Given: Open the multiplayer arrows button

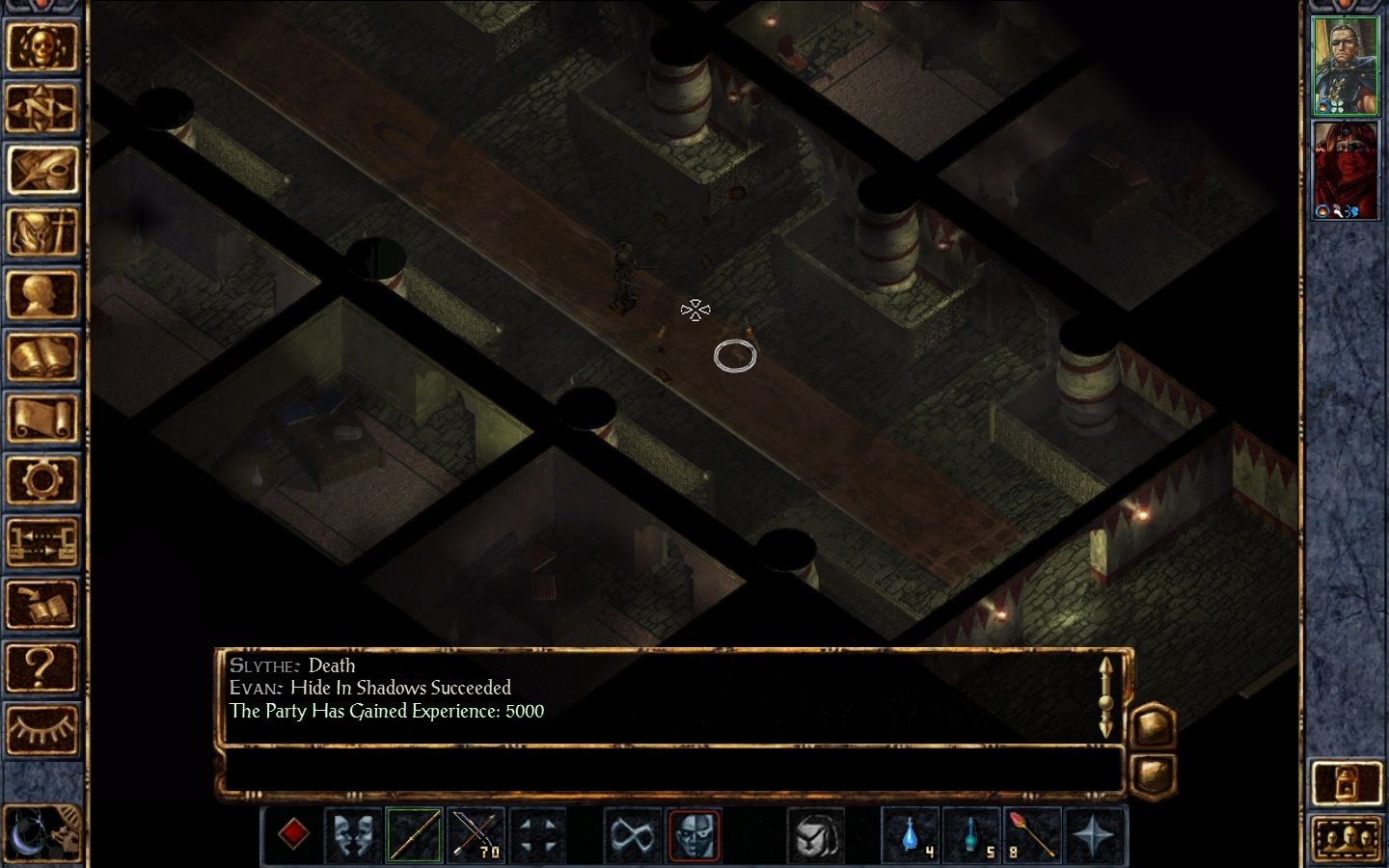Looking at the screenshot, I should pyautogui.click(x=41, y=543).
